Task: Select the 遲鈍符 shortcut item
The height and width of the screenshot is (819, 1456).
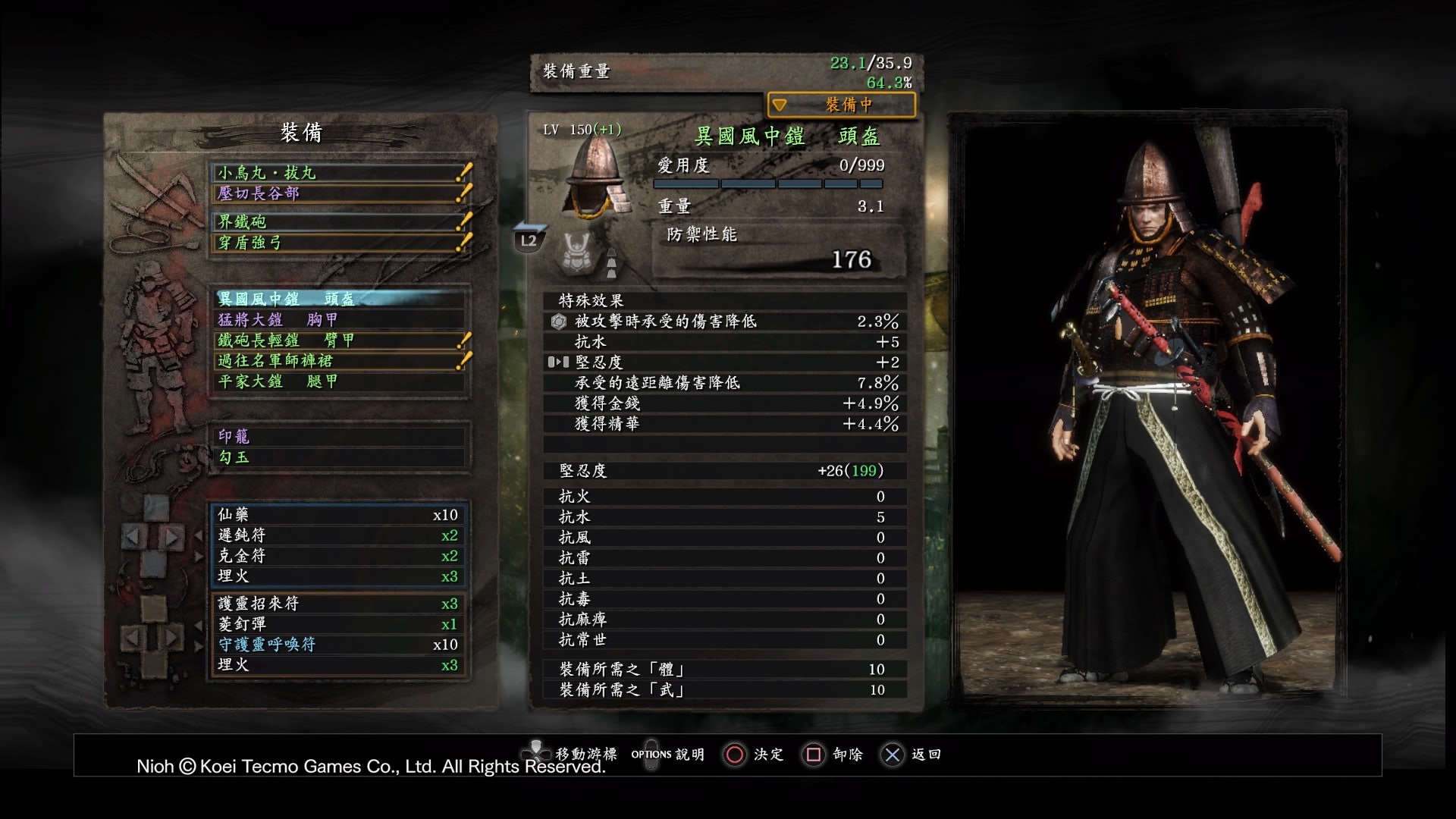Action: tap(337, 535)
